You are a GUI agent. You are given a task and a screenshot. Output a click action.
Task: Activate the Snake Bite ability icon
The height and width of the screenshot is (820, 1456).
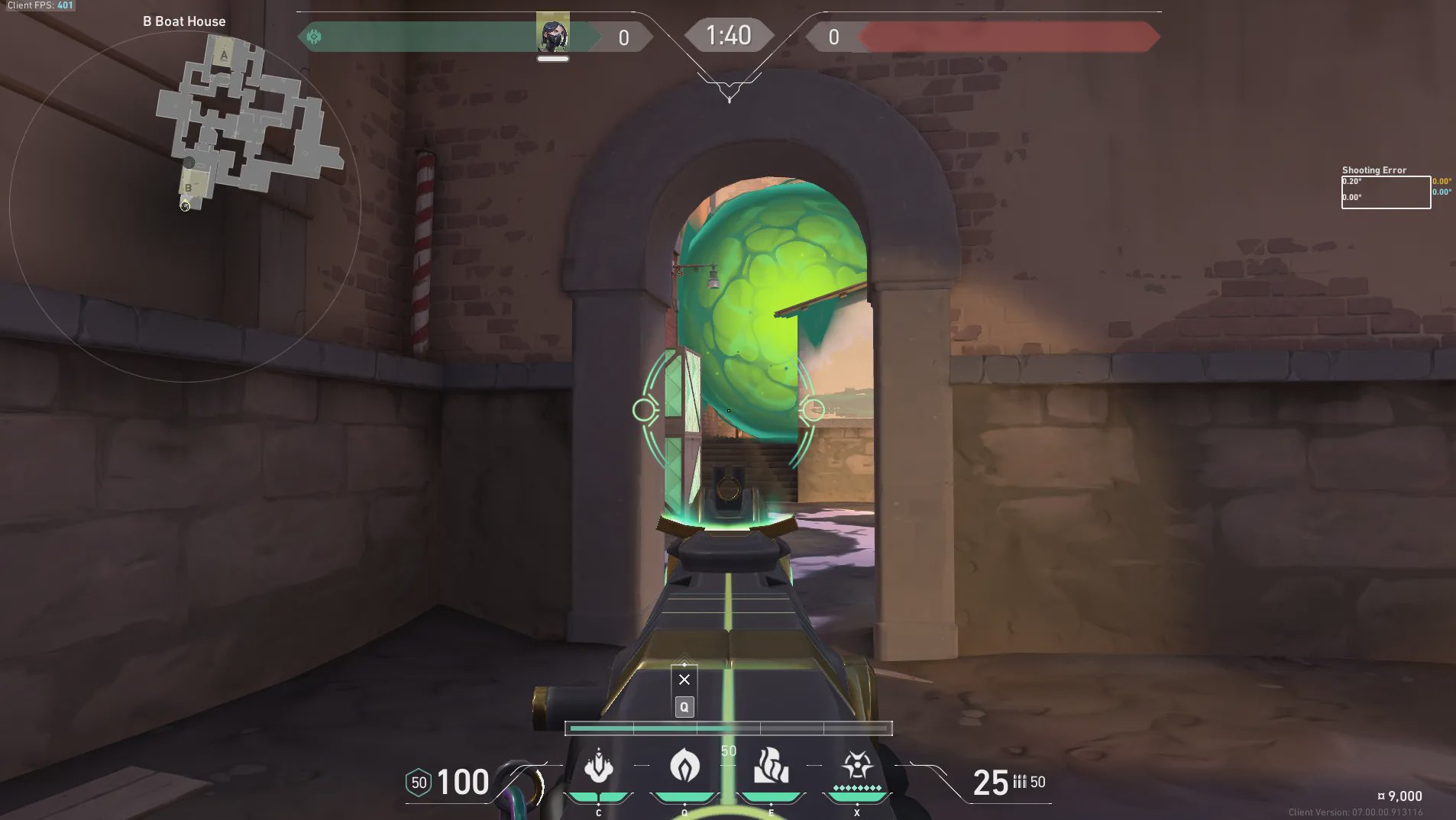599,767
